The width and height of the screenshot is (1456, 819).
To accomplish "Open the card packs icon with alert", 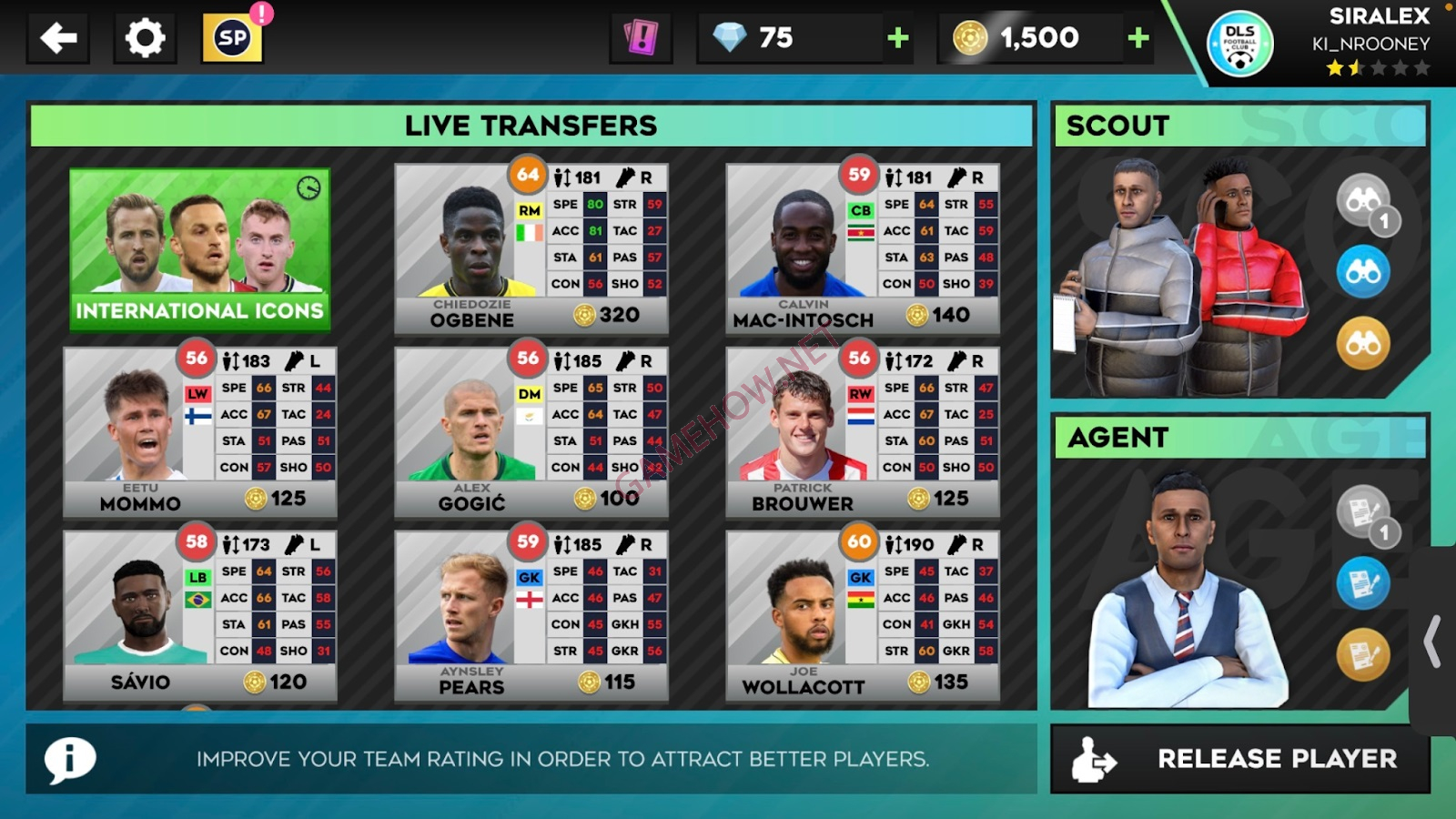I will (x=640, y=37).
